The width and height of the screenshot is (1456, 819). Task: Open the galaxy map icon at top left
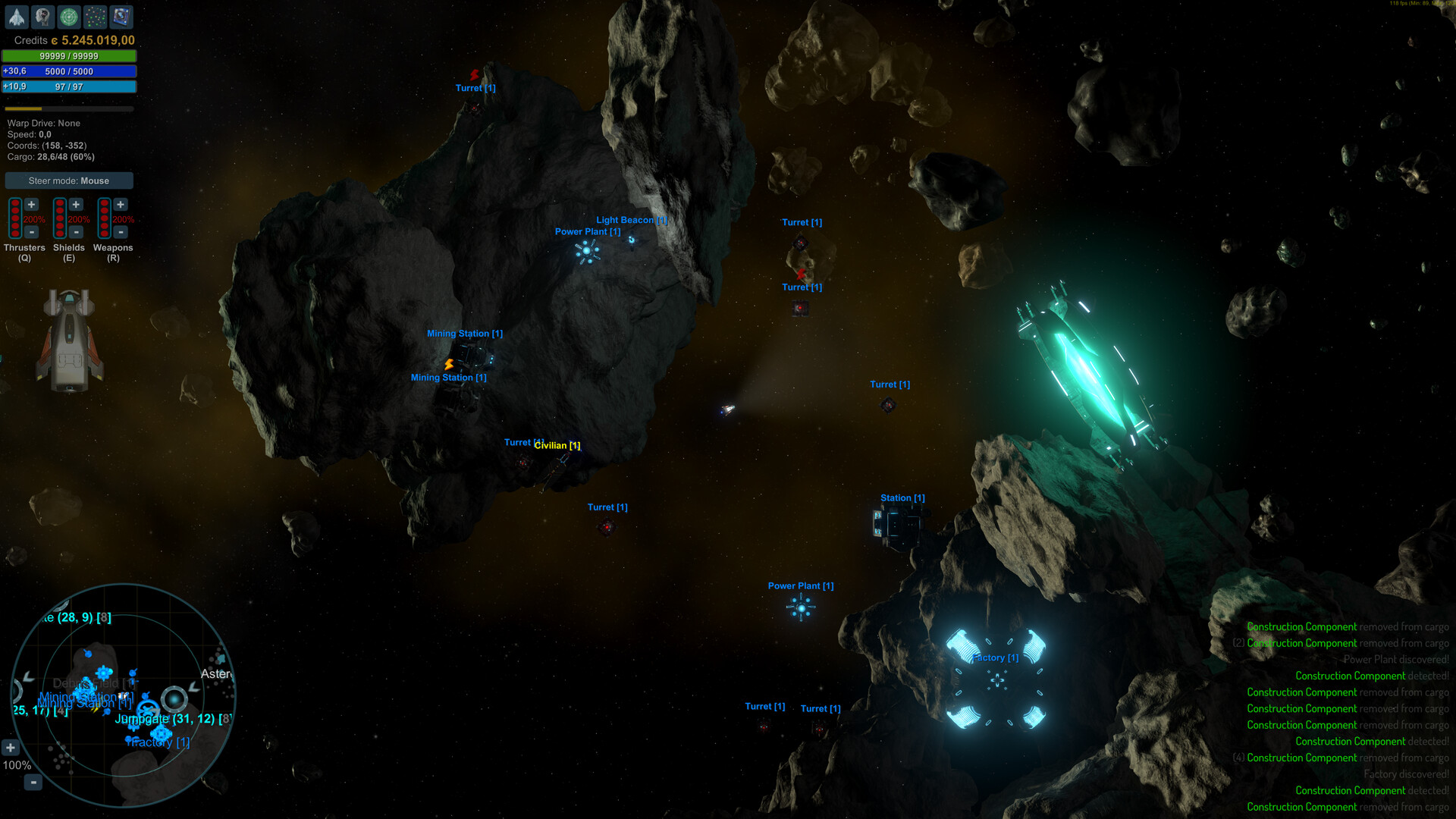[x=121, y=17]
